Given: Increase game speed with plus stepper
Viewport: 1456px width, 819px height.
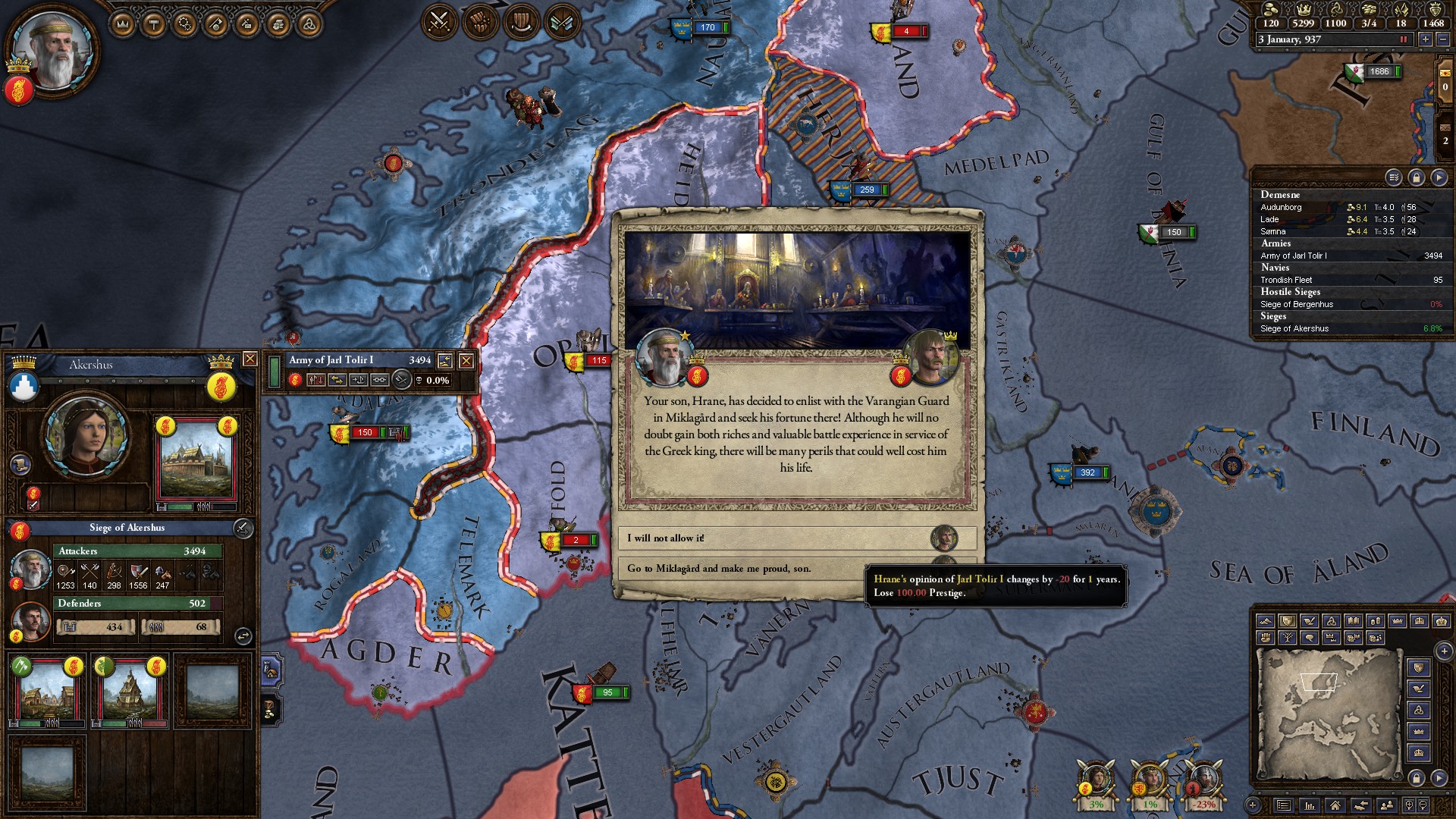Looking at the screenshot, I should tap(1426, 41).
